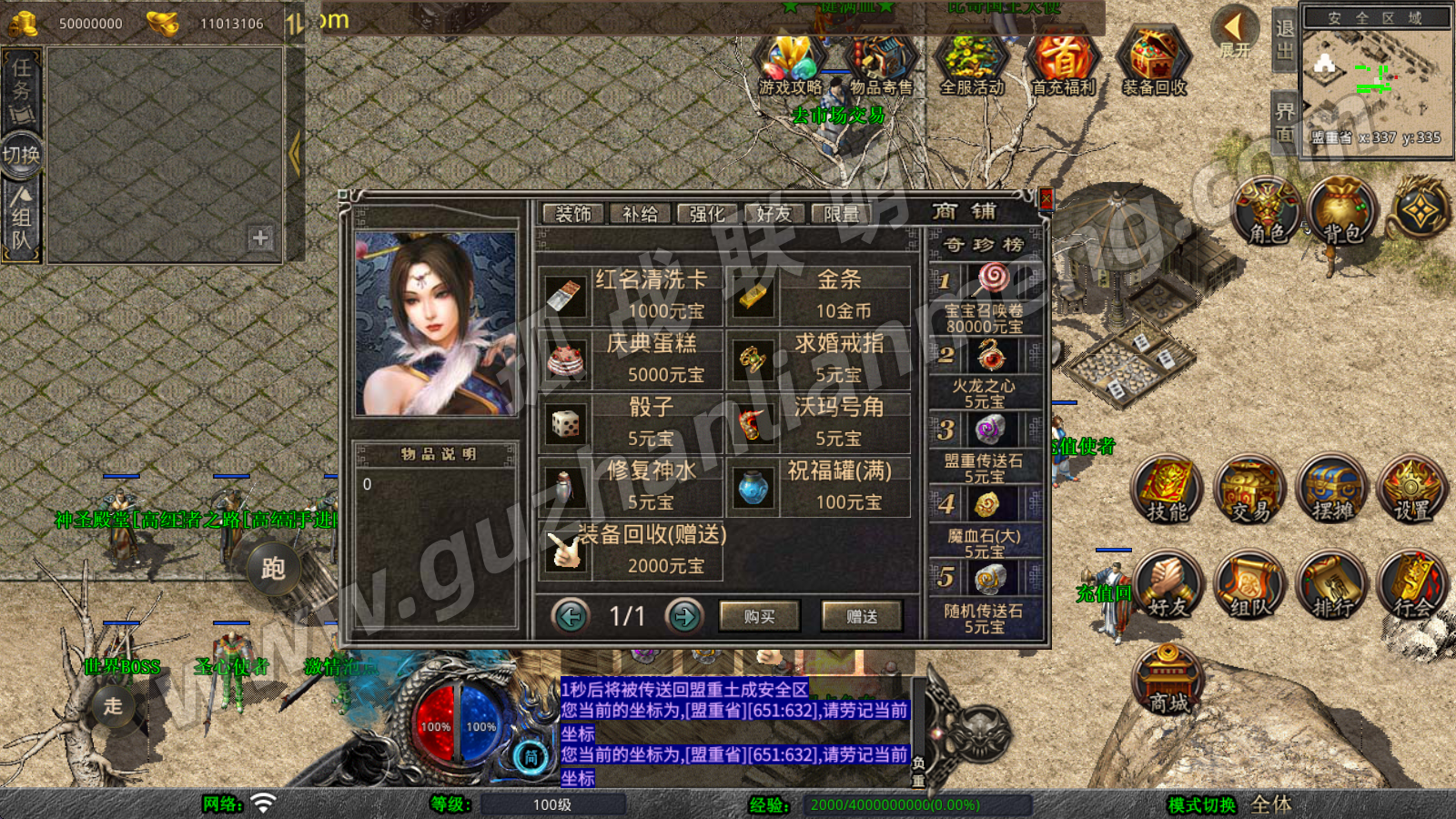This screenshot has height=819, width=1456.
Task: Open the 补给 shop tab
Action: [640, 214]
